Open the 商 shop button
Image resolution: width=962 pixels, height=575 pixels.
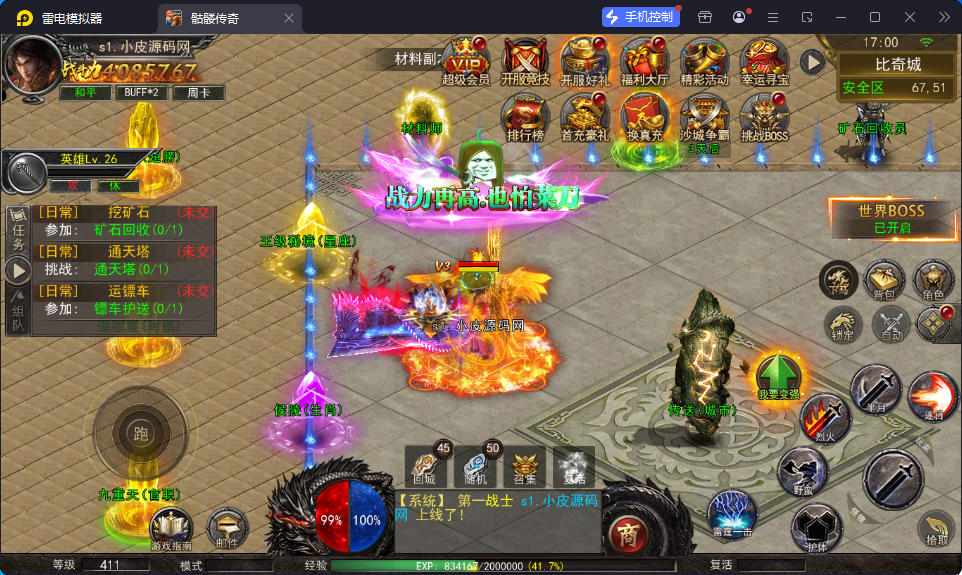click(627, 530)
